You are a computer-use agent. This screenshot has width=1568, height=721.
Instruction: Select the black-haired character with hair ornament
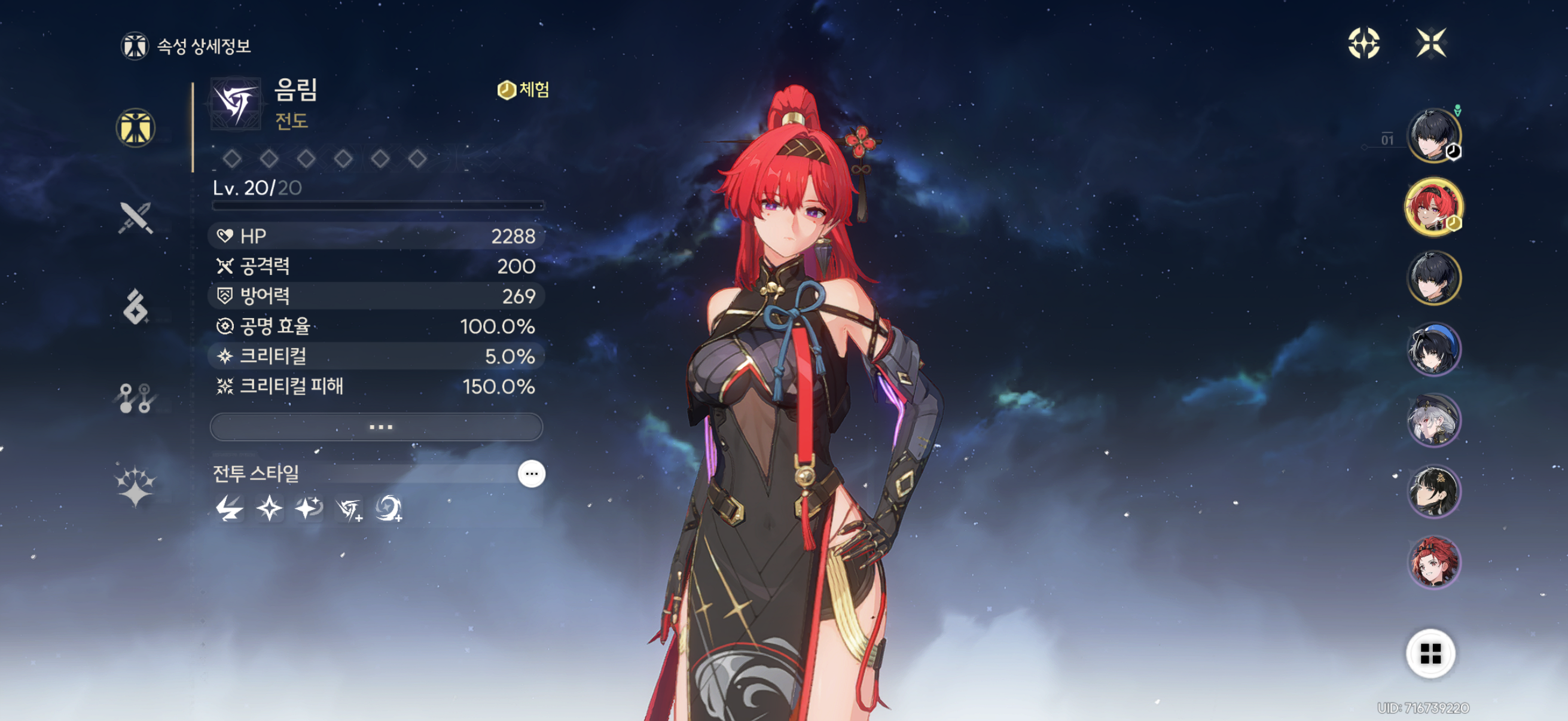[1433, 491]
